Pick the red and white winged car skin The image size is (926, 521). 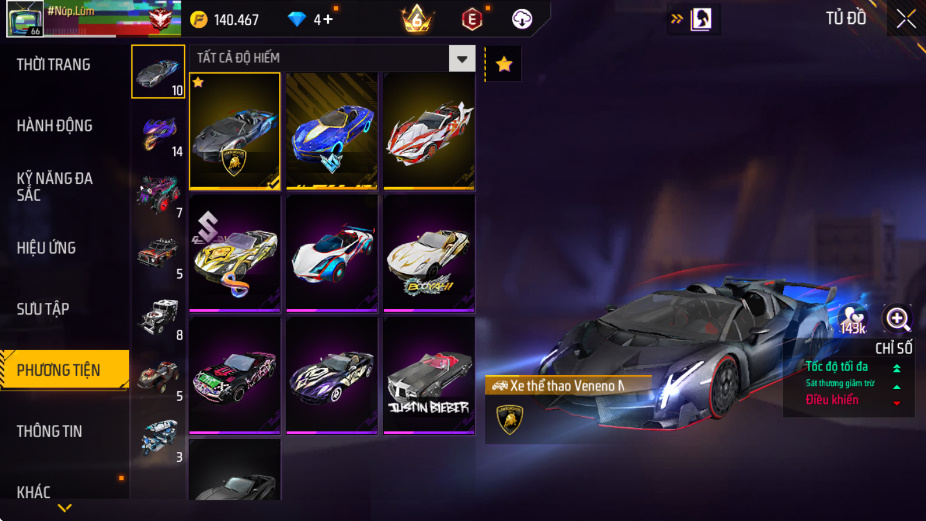(429, 130)
